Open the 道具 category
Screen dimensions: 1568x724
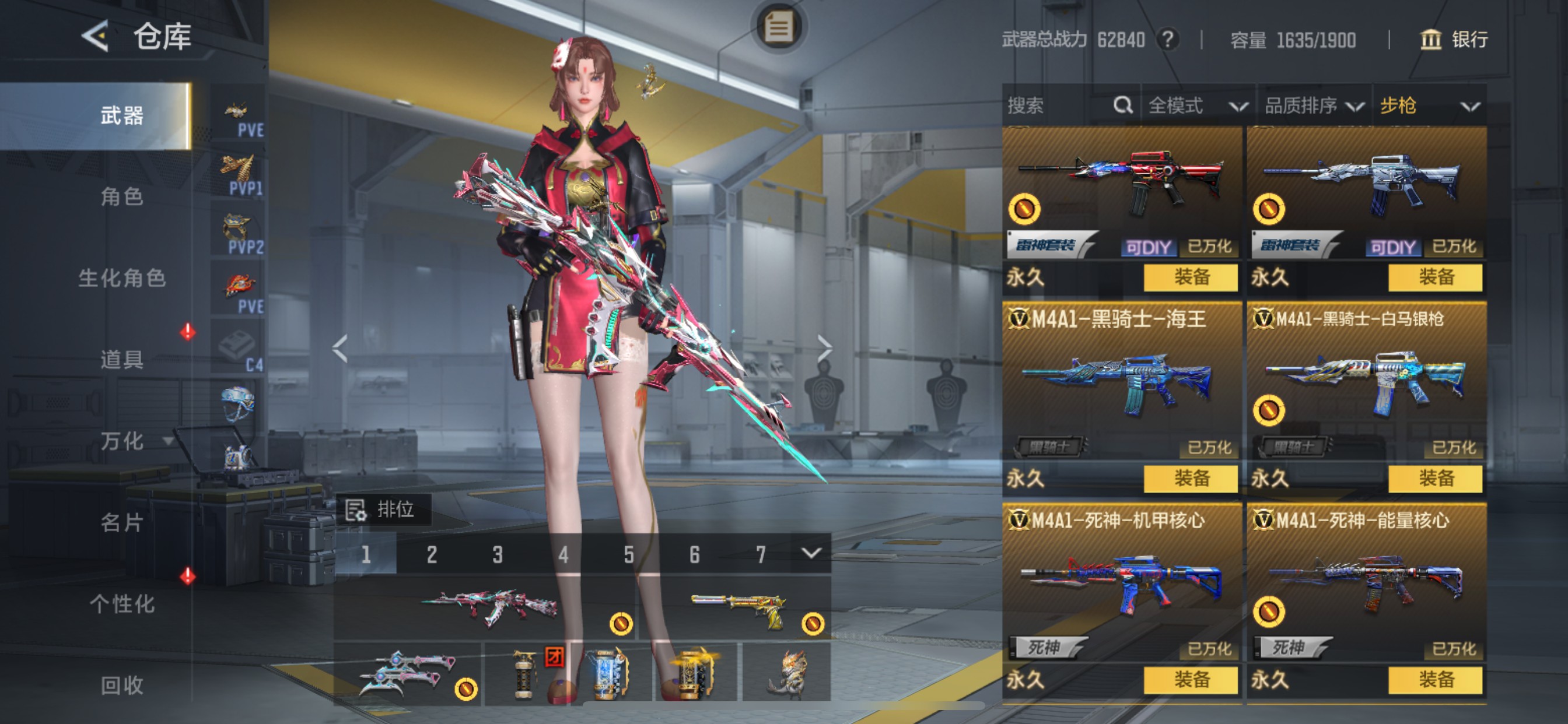[x=122, y=360]
